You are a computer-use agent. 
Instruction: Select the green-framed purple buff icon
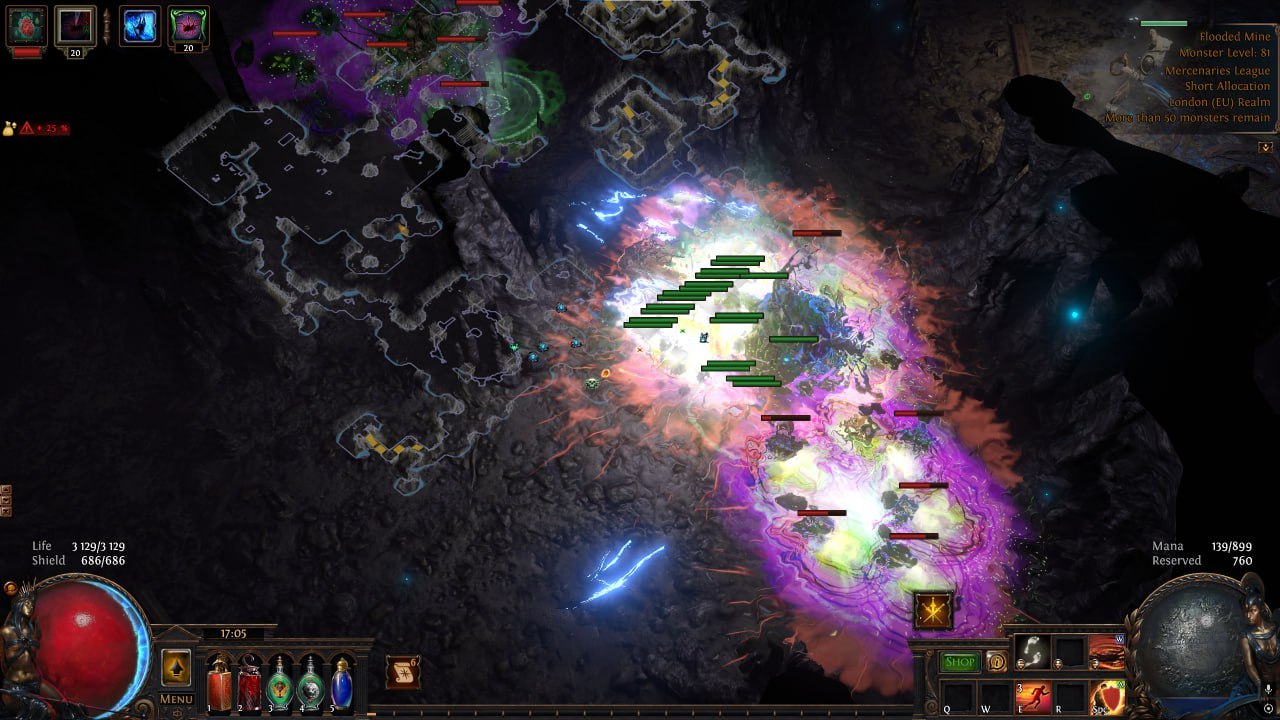pos(188,26)
